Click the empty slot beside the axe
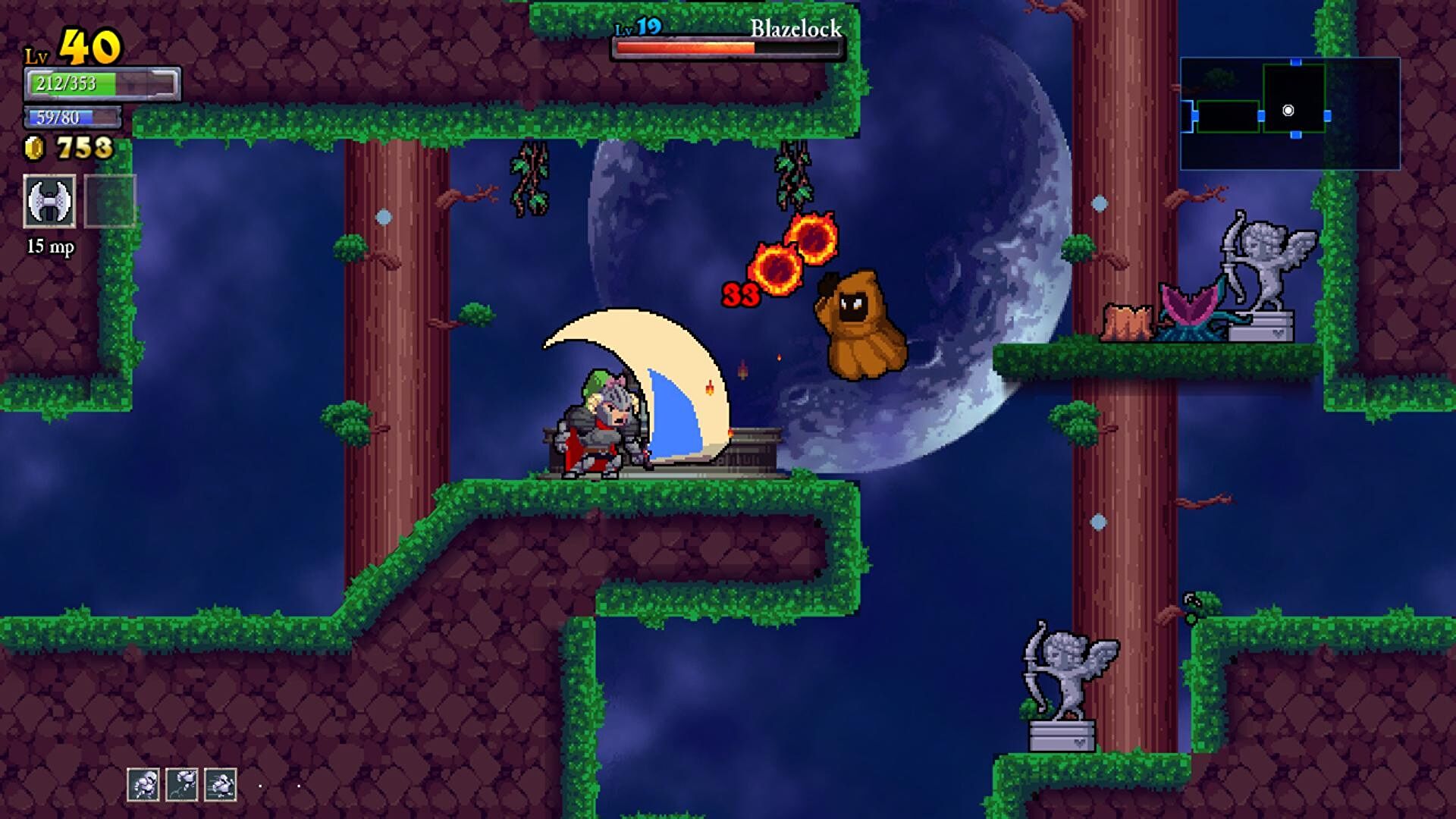The image size is (1456, 819). [x=110, y=201]
